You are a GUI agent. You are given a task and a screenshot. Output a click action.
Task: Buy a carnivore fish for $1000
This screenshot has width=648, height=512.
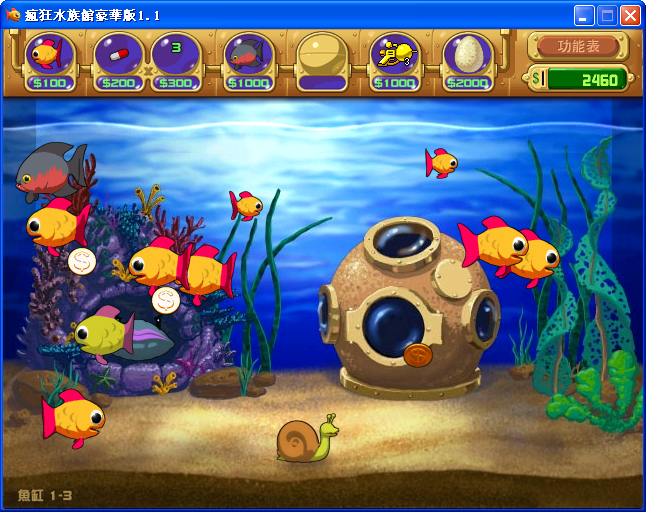tap(247, 59)
